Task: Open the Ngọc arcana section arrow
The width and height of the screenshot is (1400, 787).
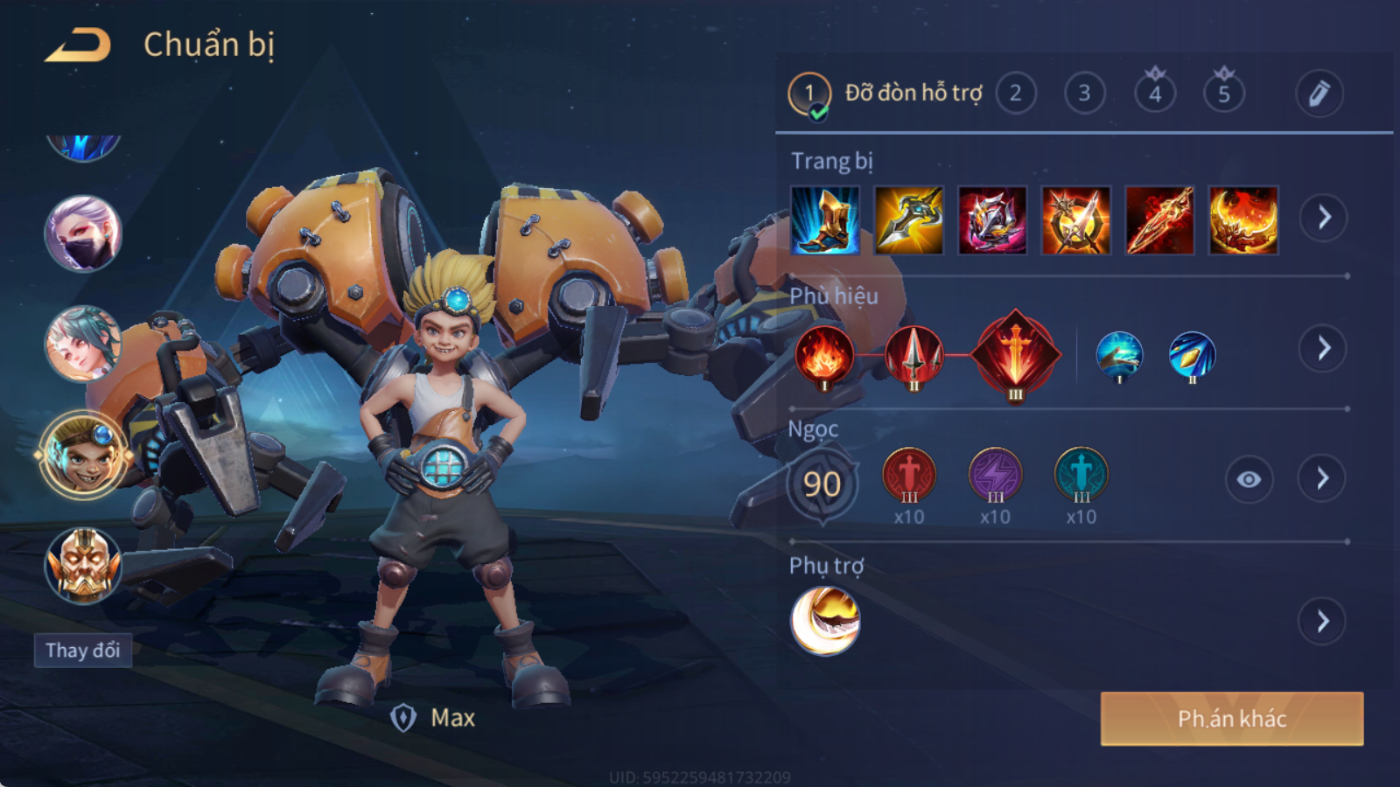Action: pyautogui.click(x=1322, y=479)
